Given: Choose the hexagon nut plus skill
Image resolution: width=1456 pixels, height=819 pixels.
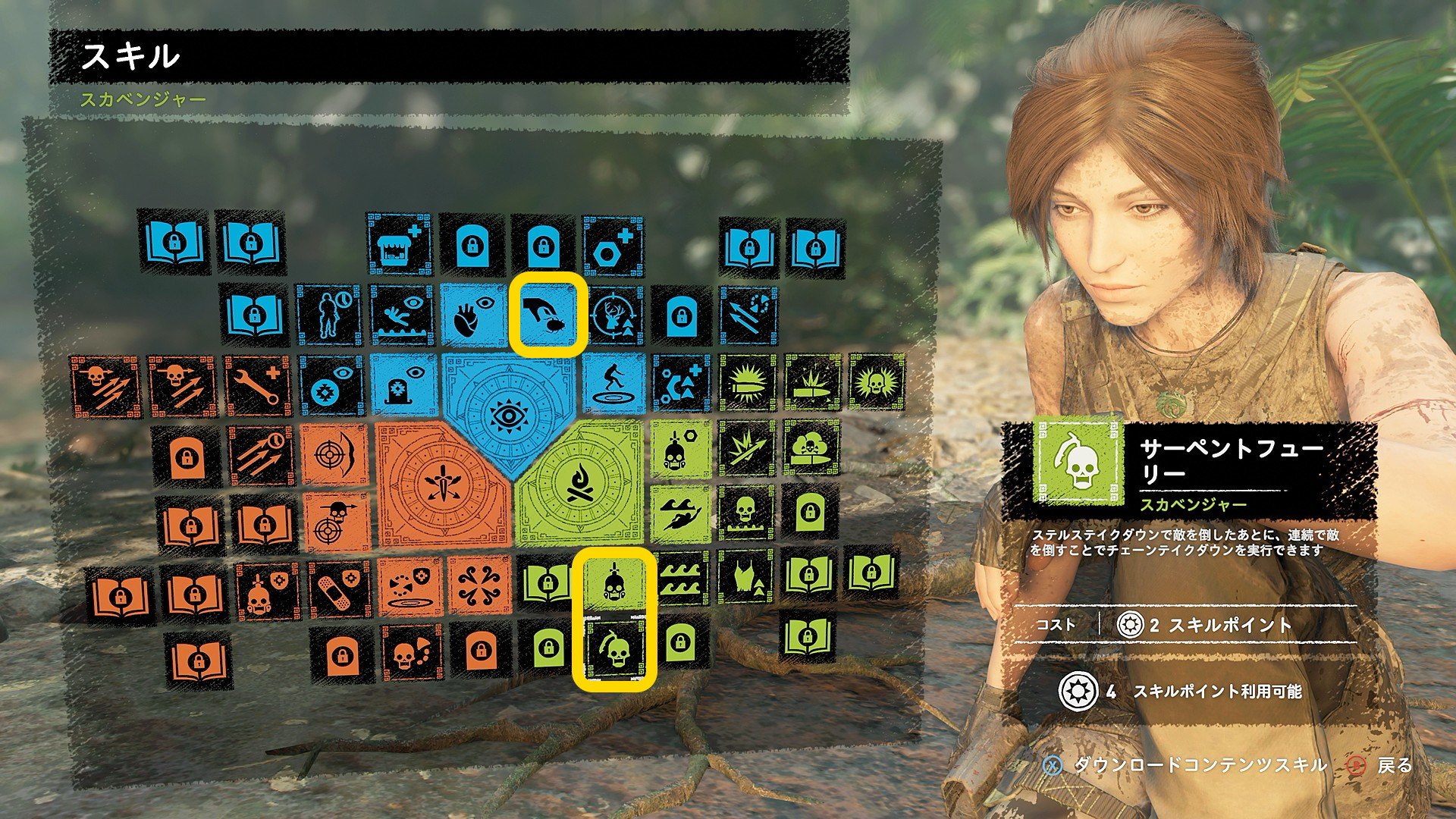Looking at the screenshot, I should [613, 245].
